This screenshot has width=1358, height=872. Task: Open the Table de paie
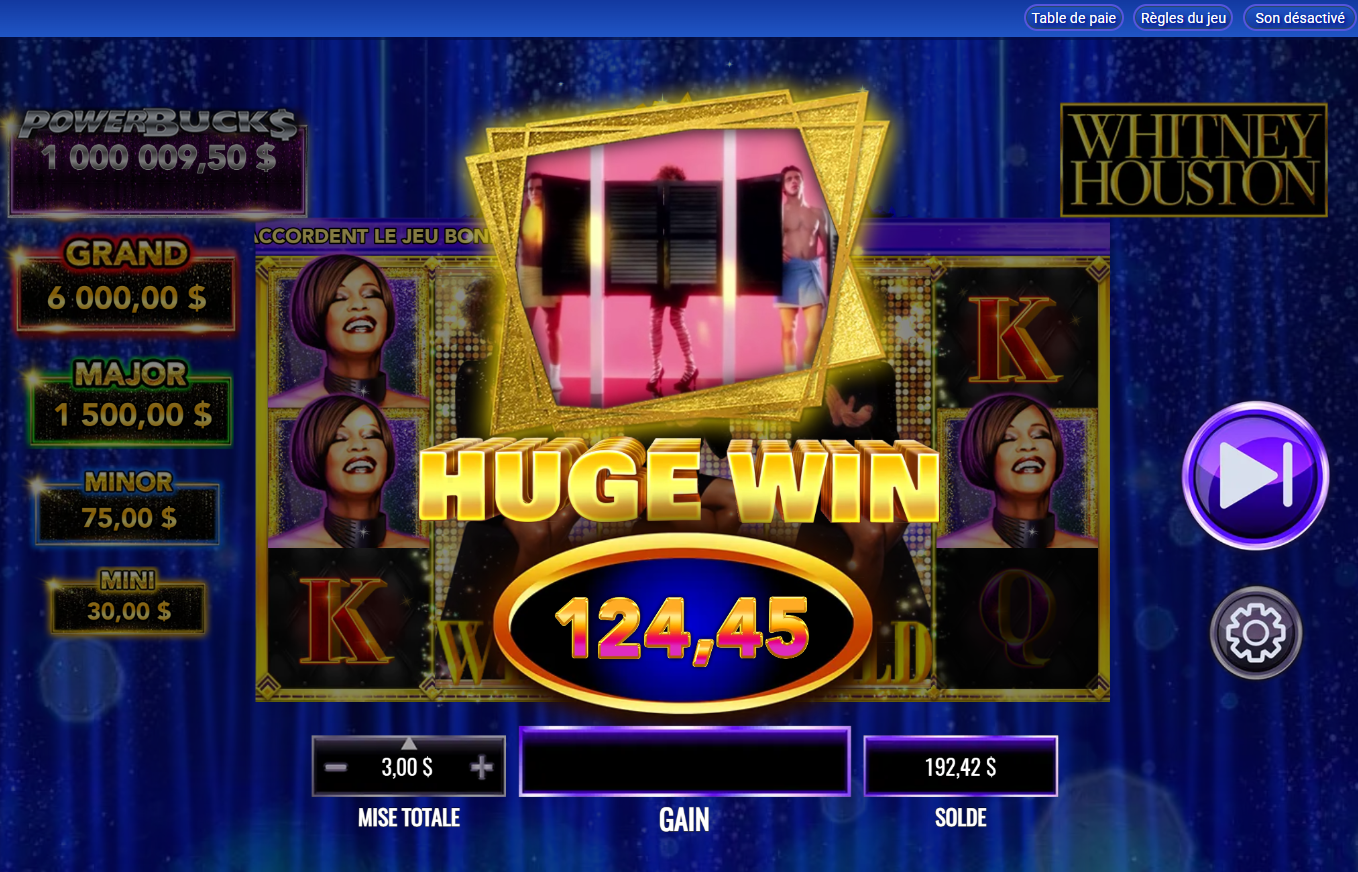pyautogui.click(x=1072, y=17)
